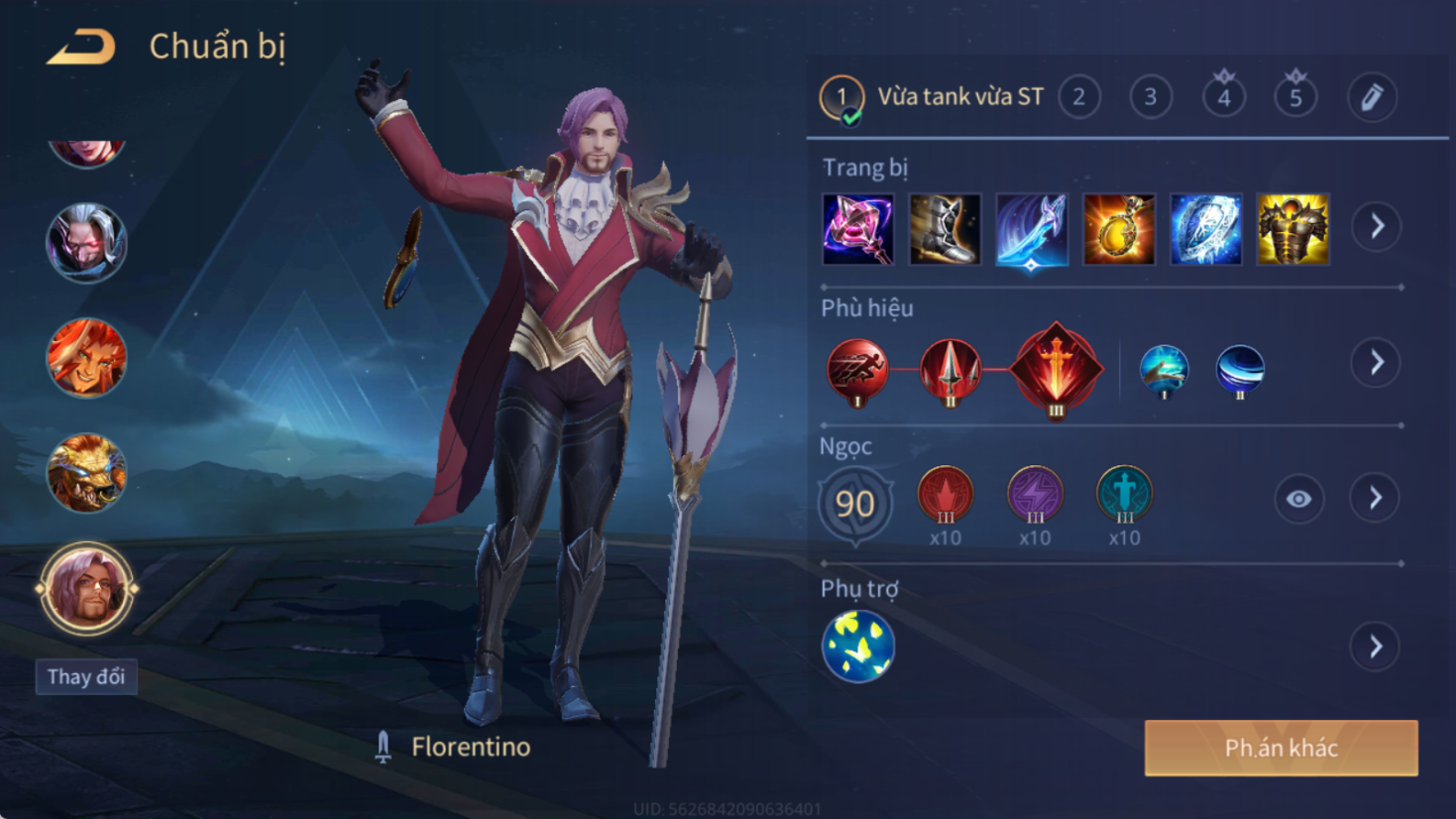Edit the preset name with pencil icon

[1372, 97]
